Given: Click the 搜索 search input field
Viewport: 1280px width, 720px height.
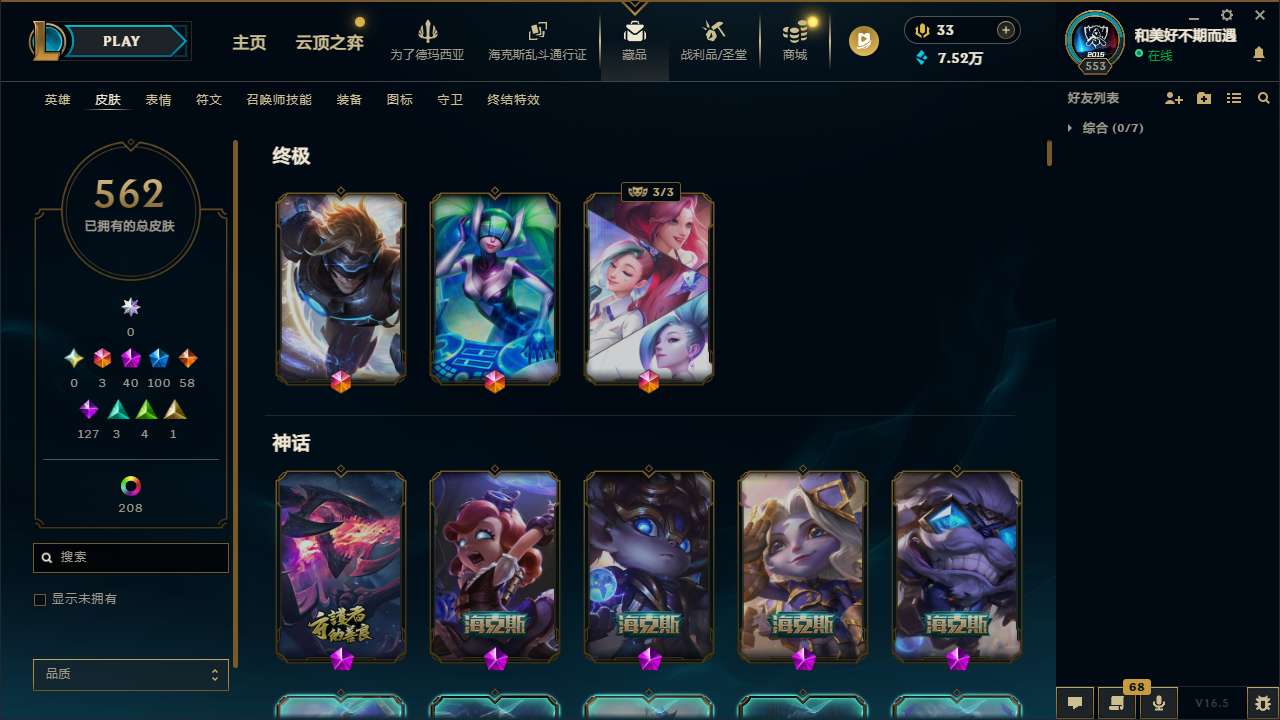Looking at the screenshot, I should pos(130,557).
